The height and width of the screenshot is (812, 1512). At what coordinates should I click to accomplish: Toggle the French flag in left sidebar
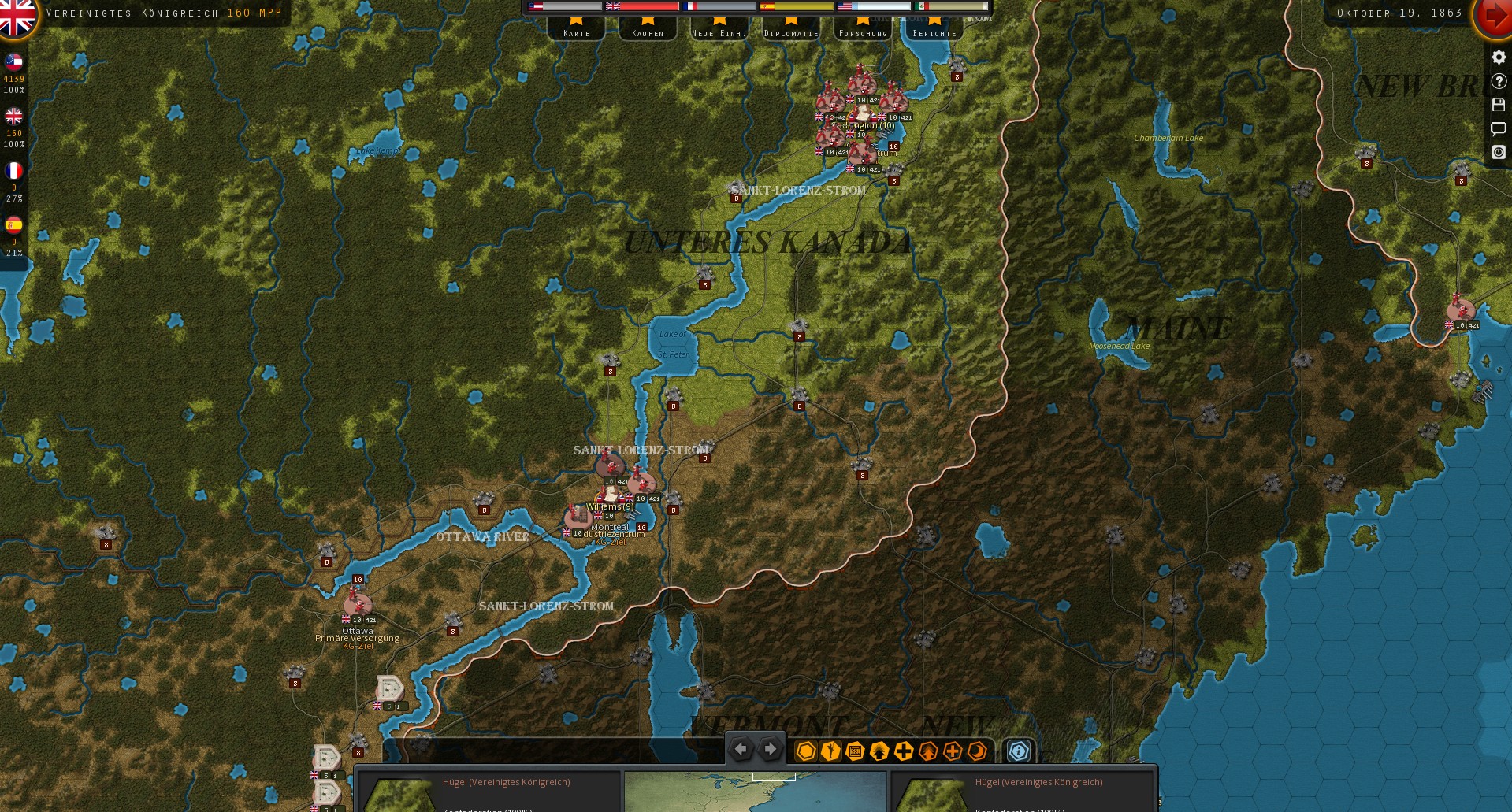(x=13, y=168)
